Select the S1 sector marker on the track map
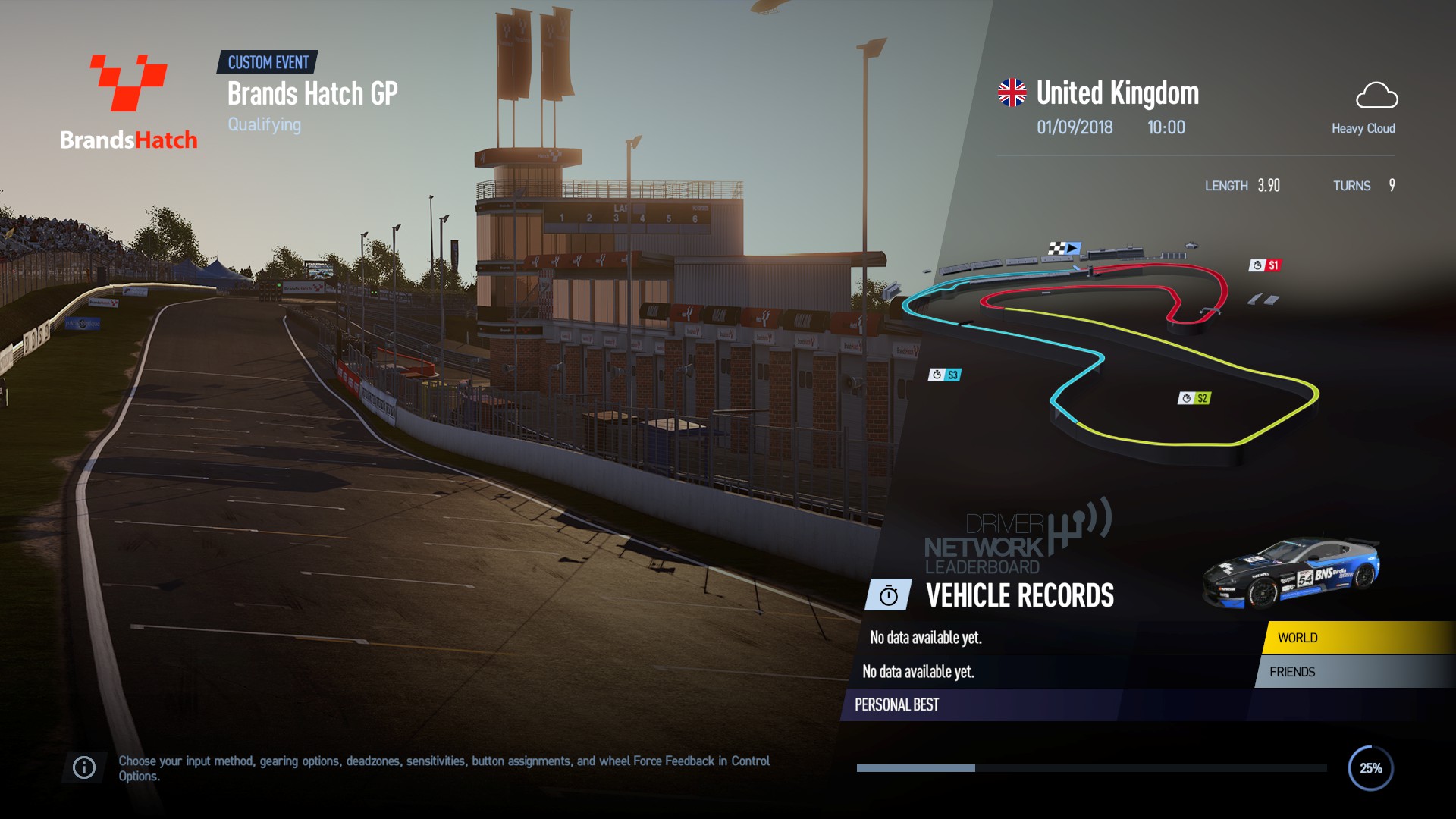This screenshot has height=819, width=1456. 1265,267
